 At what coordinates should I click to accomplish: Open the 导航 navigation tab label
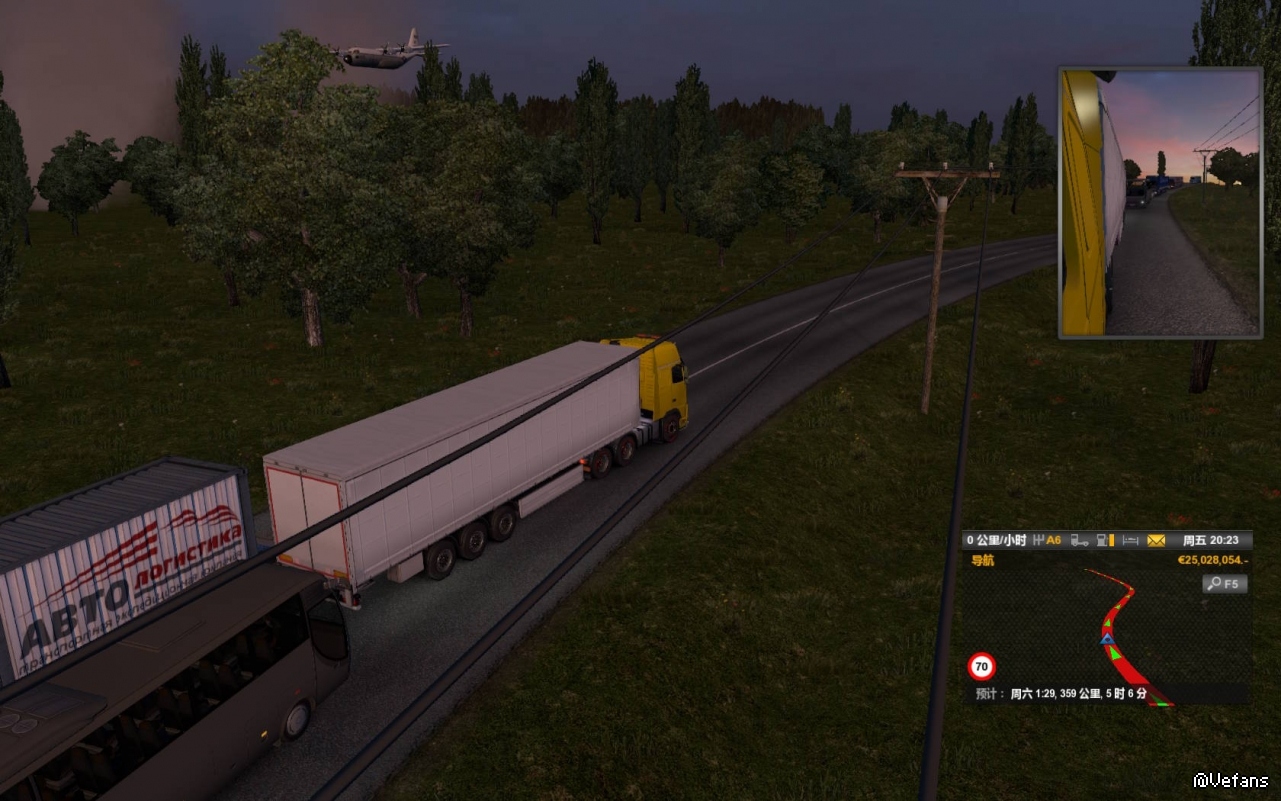coord(983,561)
